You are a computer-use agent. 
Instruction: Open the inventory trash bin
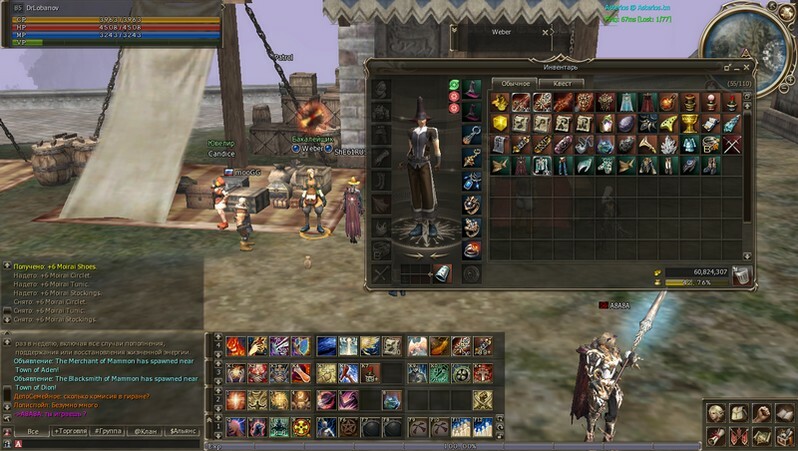pos(740,276)
